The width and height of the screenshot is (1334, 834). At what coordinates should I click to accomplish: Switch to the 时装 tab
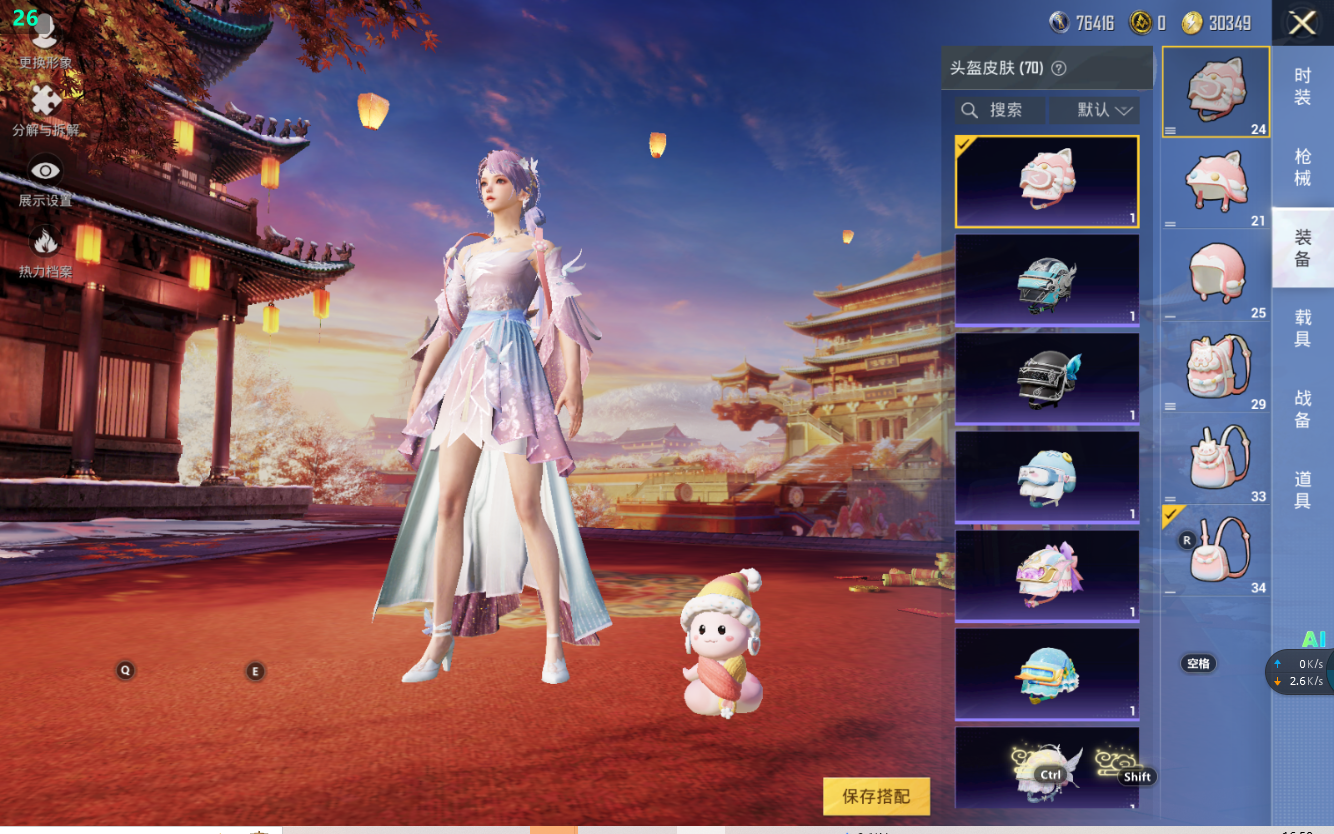pos(1302,86)
